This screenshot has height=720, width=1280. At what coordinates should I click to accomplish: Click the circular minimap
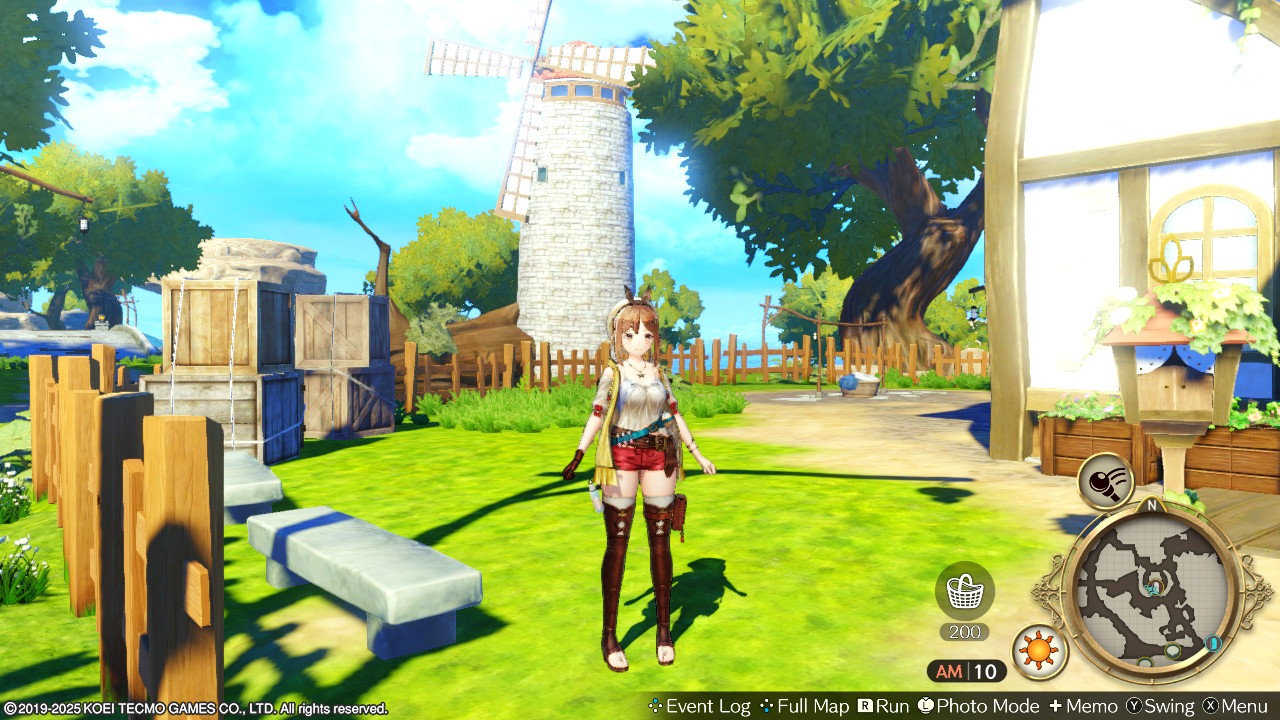tap(1152, 590)
